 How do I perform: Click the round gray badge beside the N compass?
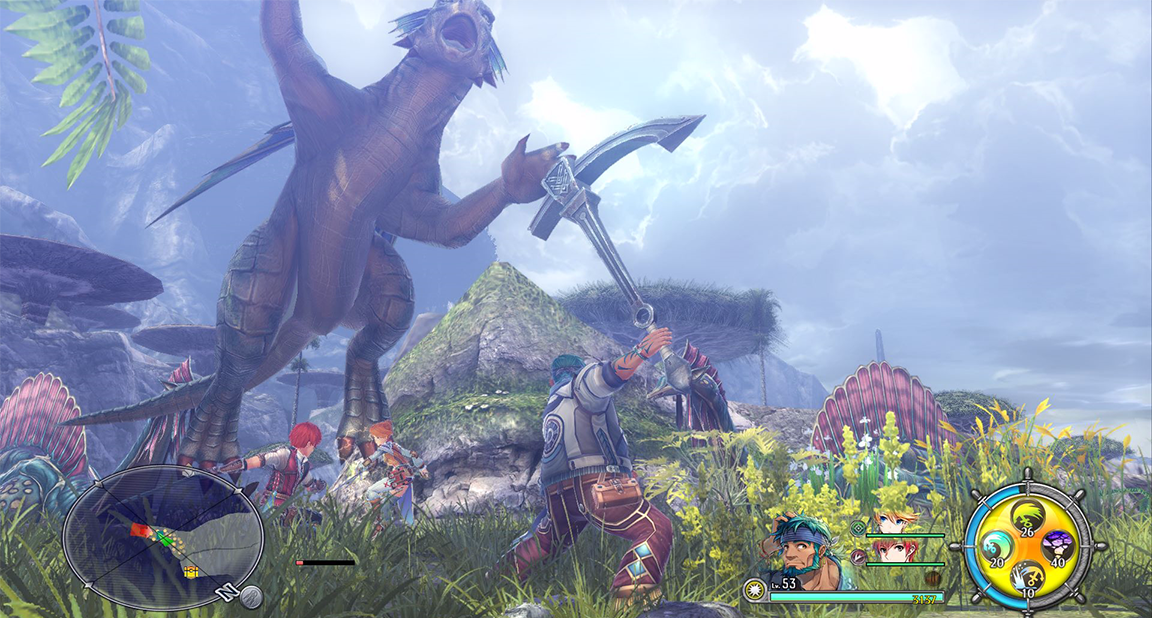point(251,597)
